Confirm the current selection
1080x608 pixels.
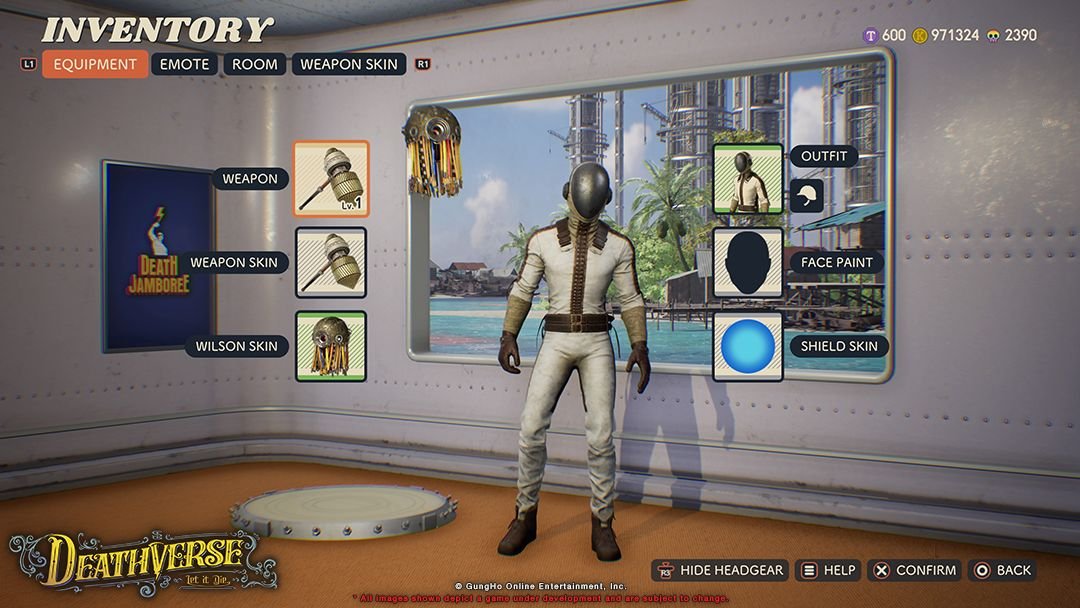[x=914, y=570]
